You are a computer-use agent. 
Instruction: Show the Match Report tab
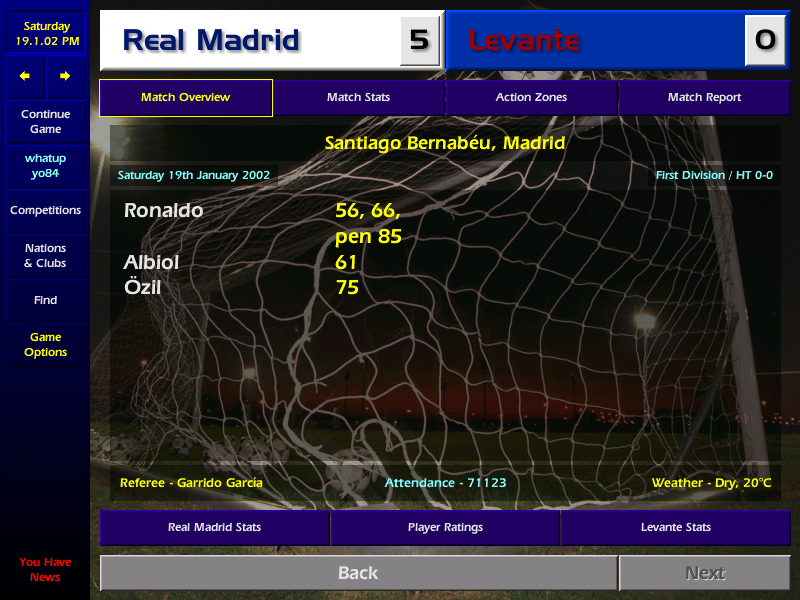[704, 98]
